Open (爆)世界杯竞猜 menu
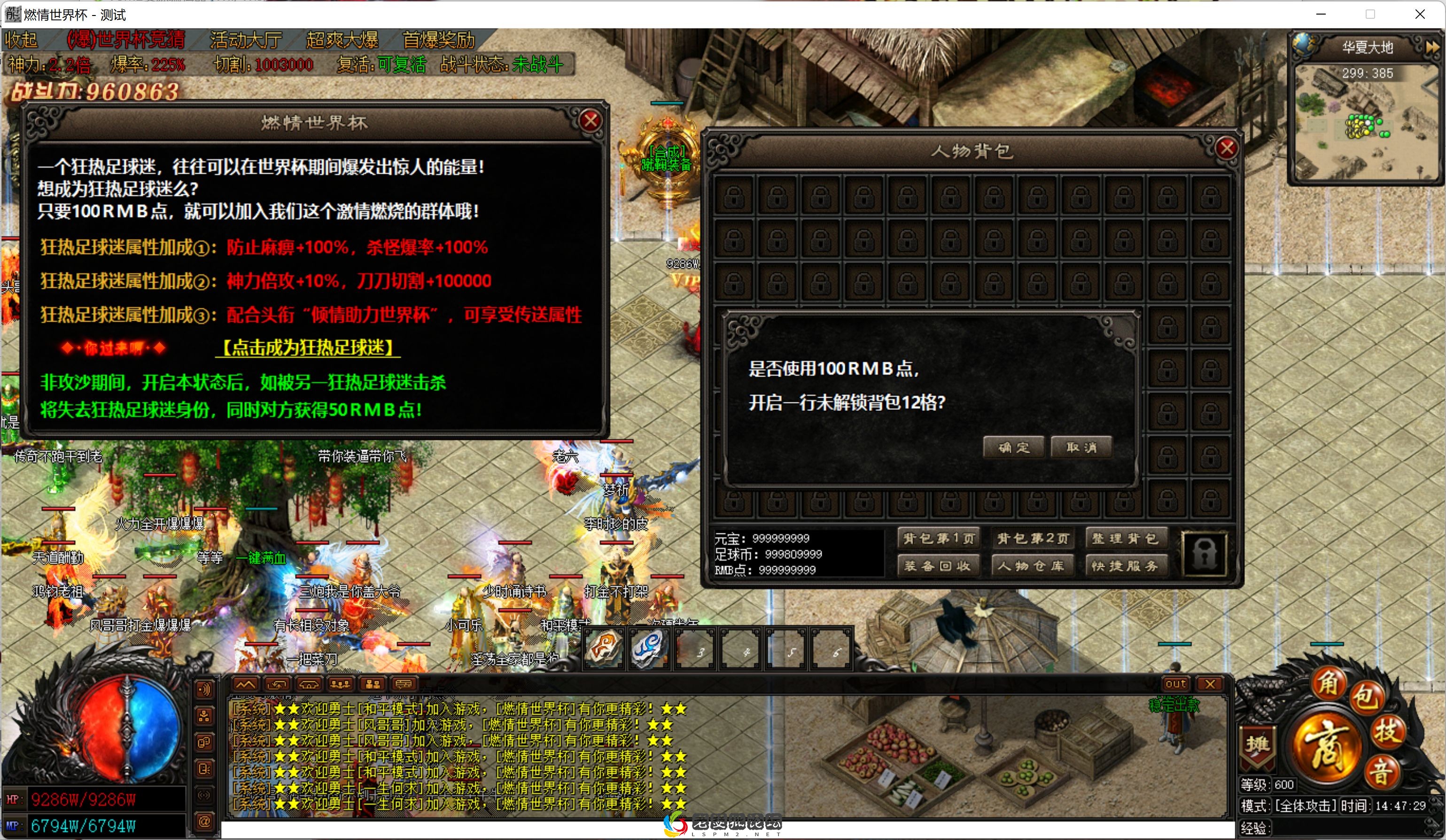The height and width of the screenshot is (840, 1446). pyautogui.click(x=126, y=40)
